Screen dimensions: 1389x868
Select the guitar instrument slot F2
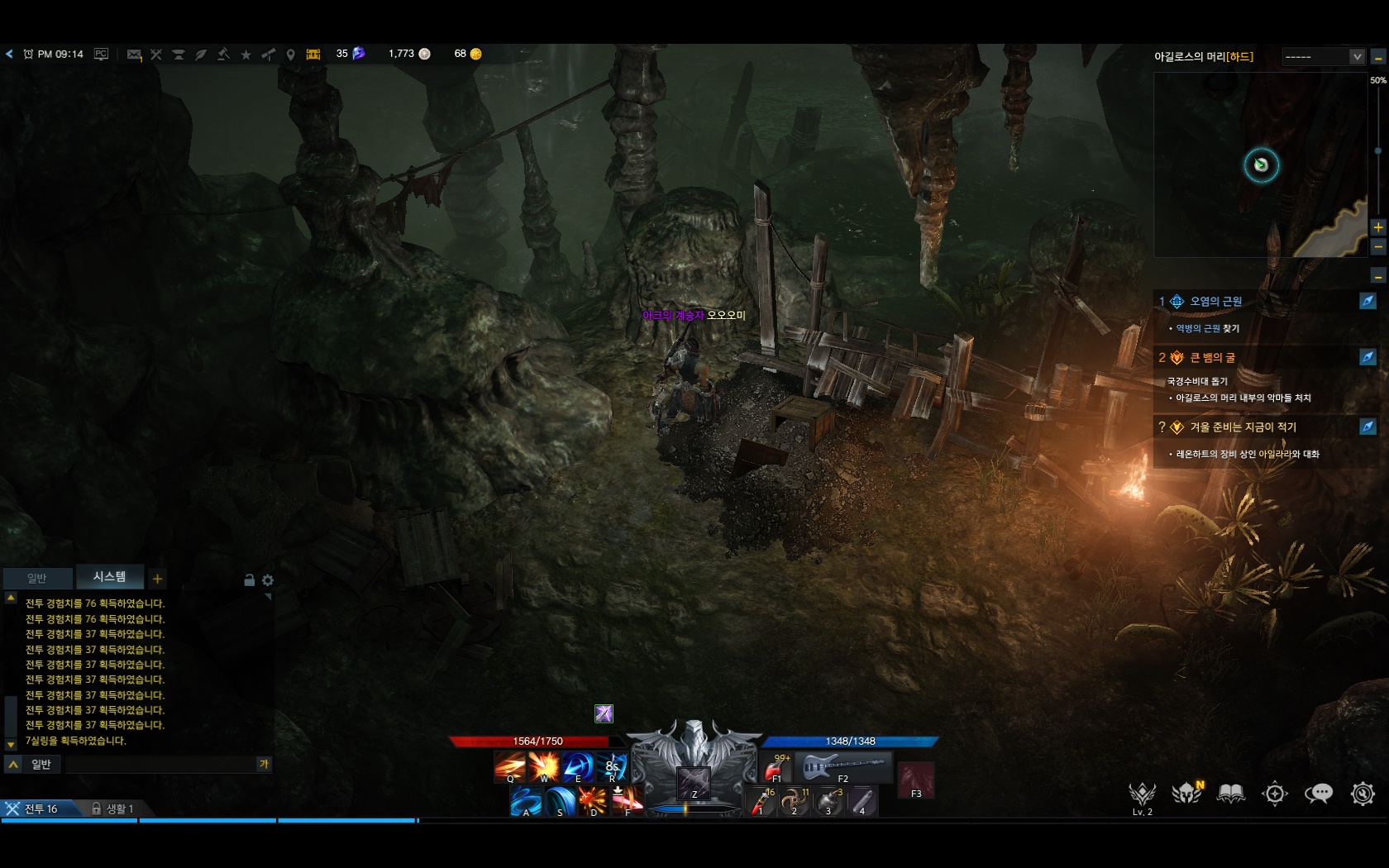tap(843, 767)
